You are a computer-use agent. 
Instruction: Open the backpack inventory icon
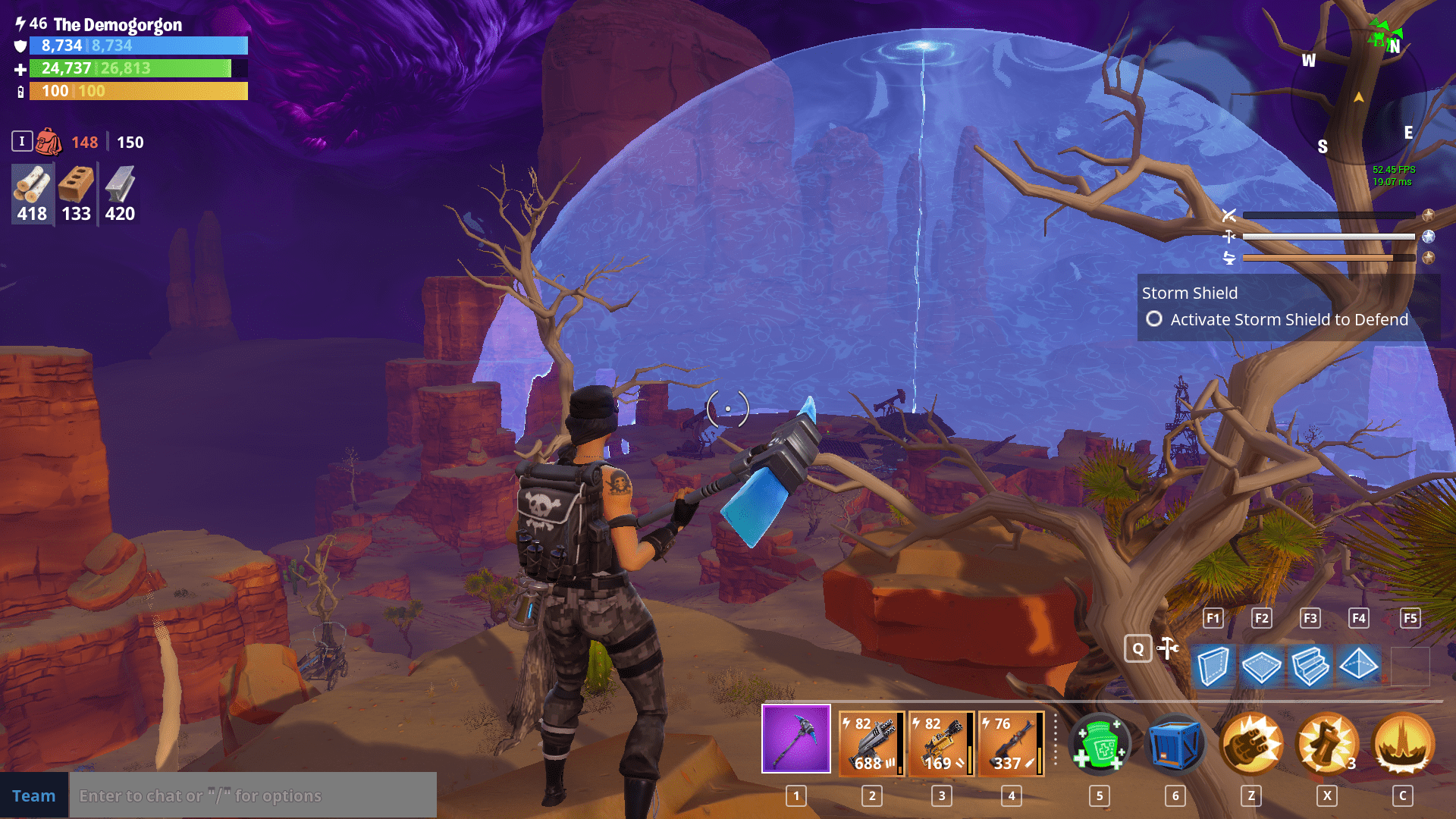pyautogui.click(x=47, y=140)
